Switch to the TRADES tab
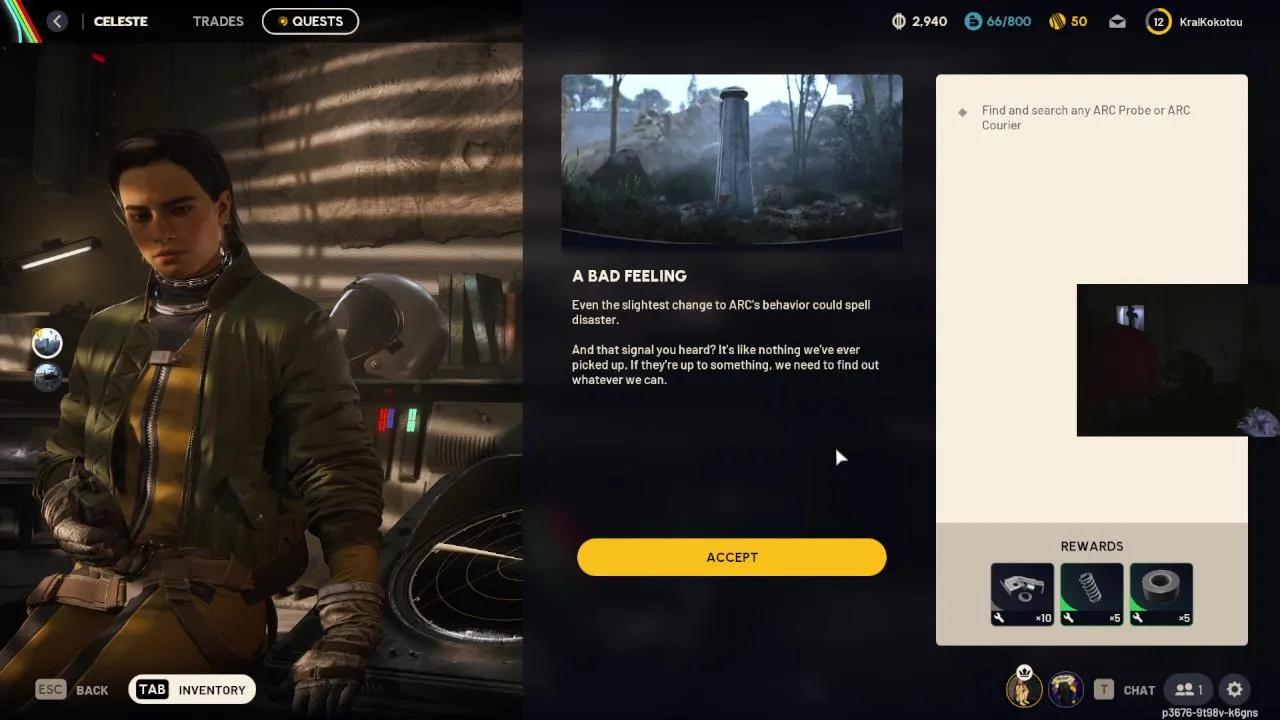Viewport: 1280px width, 720px height. pyautogui.click(x=218, y=21)
